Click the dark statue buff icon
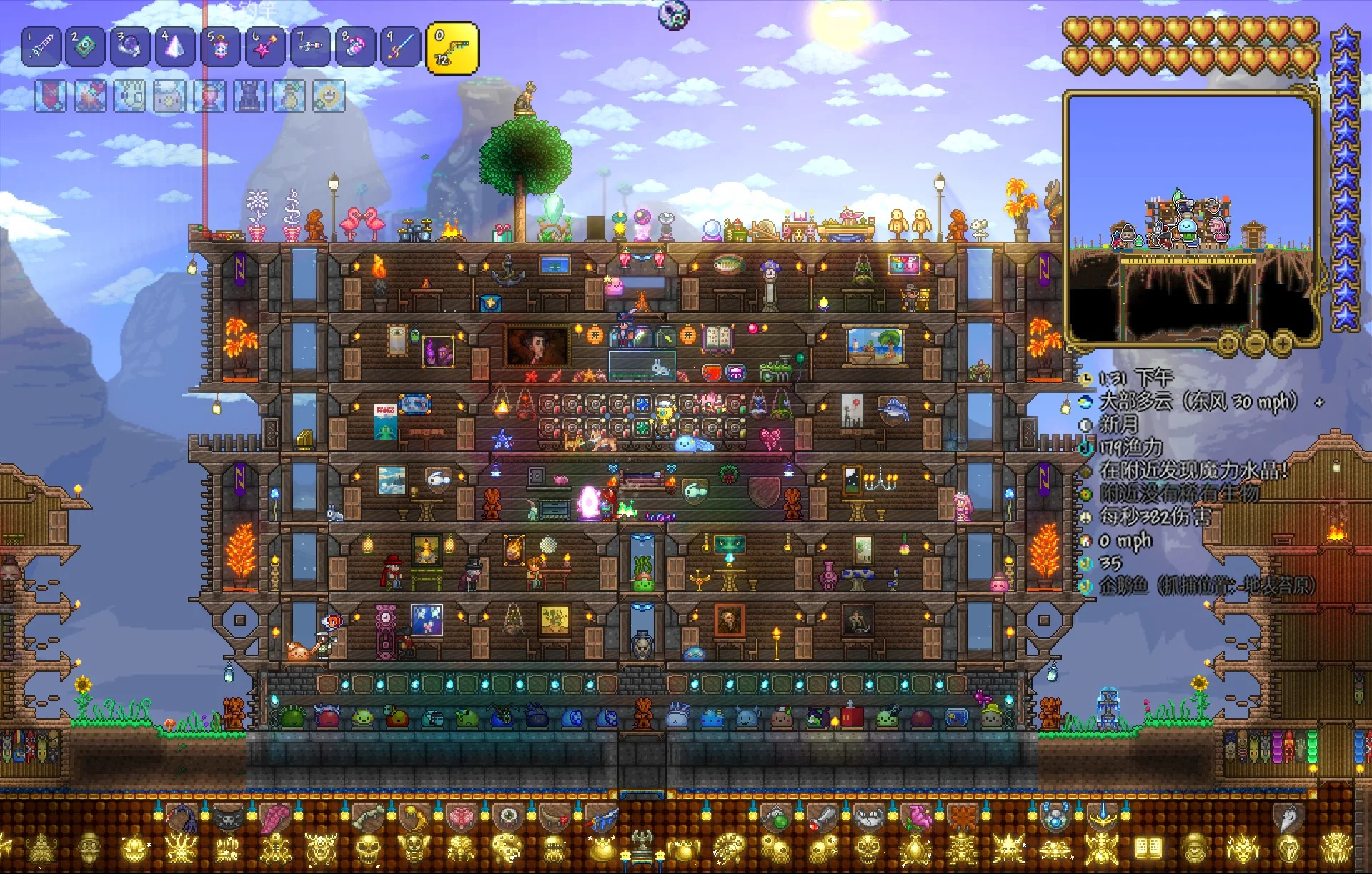Screen dimensions: 1372x874 pyautogui.click(x=249, y=96)
